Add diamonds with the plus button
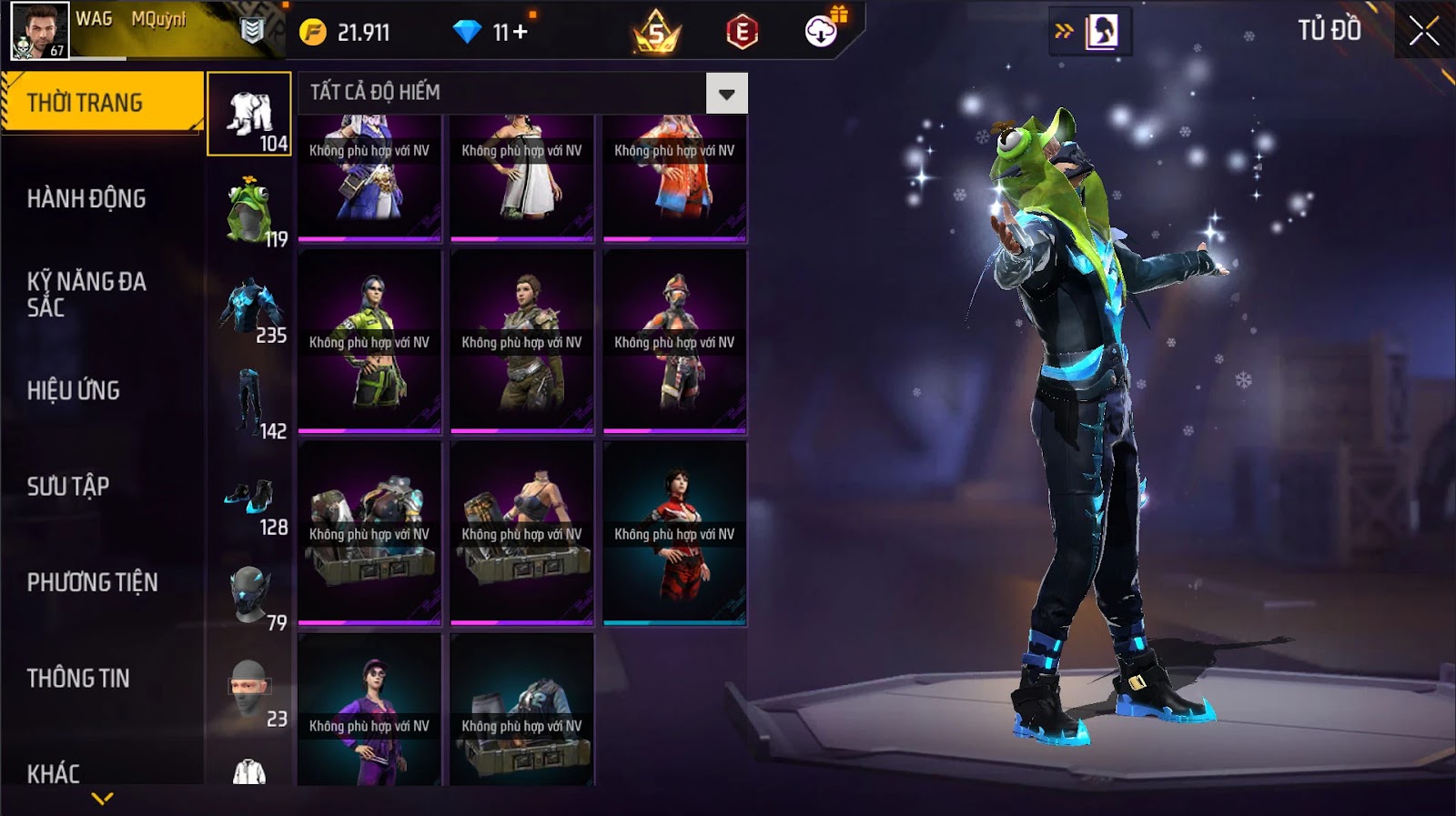 (x=520, y=33)
